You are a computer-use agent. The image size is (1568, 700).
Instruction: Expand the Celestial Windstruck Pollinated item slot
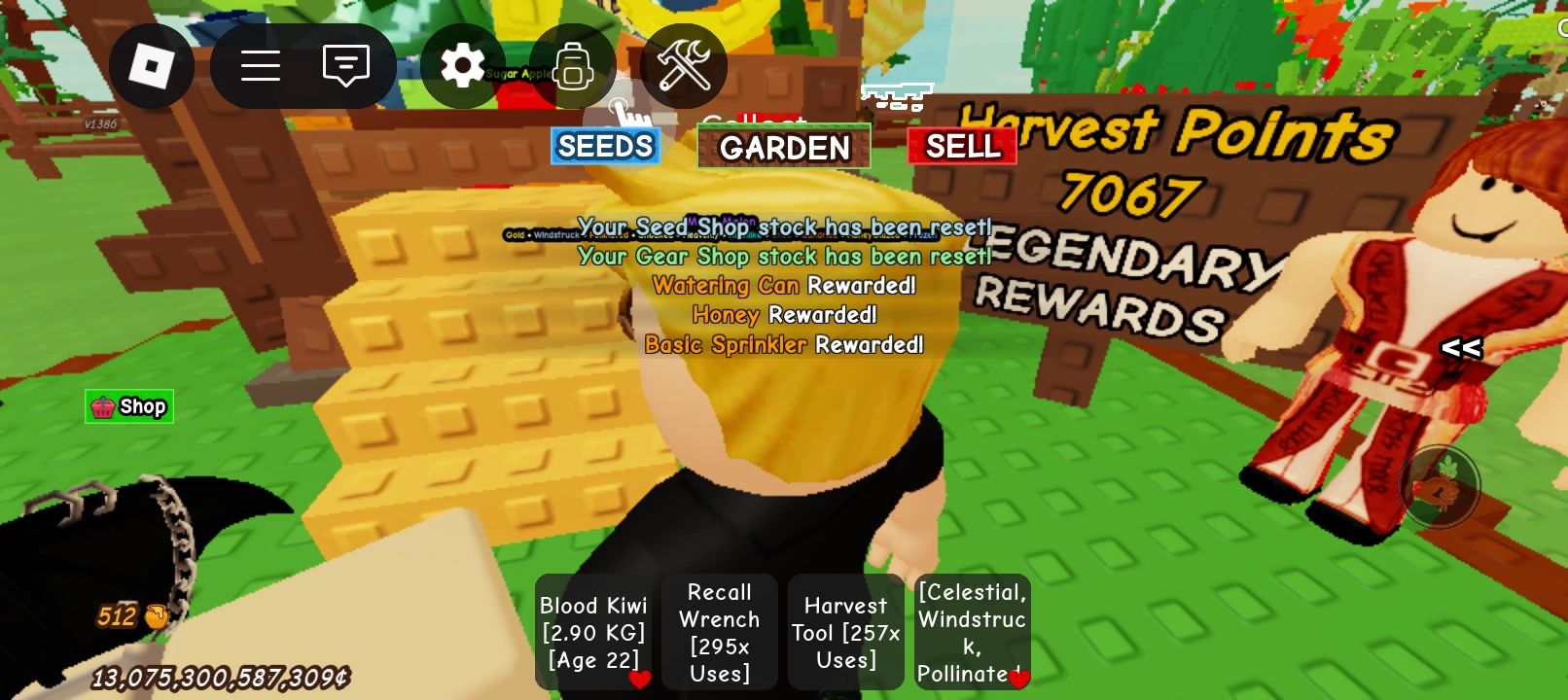tap(972, 632)
